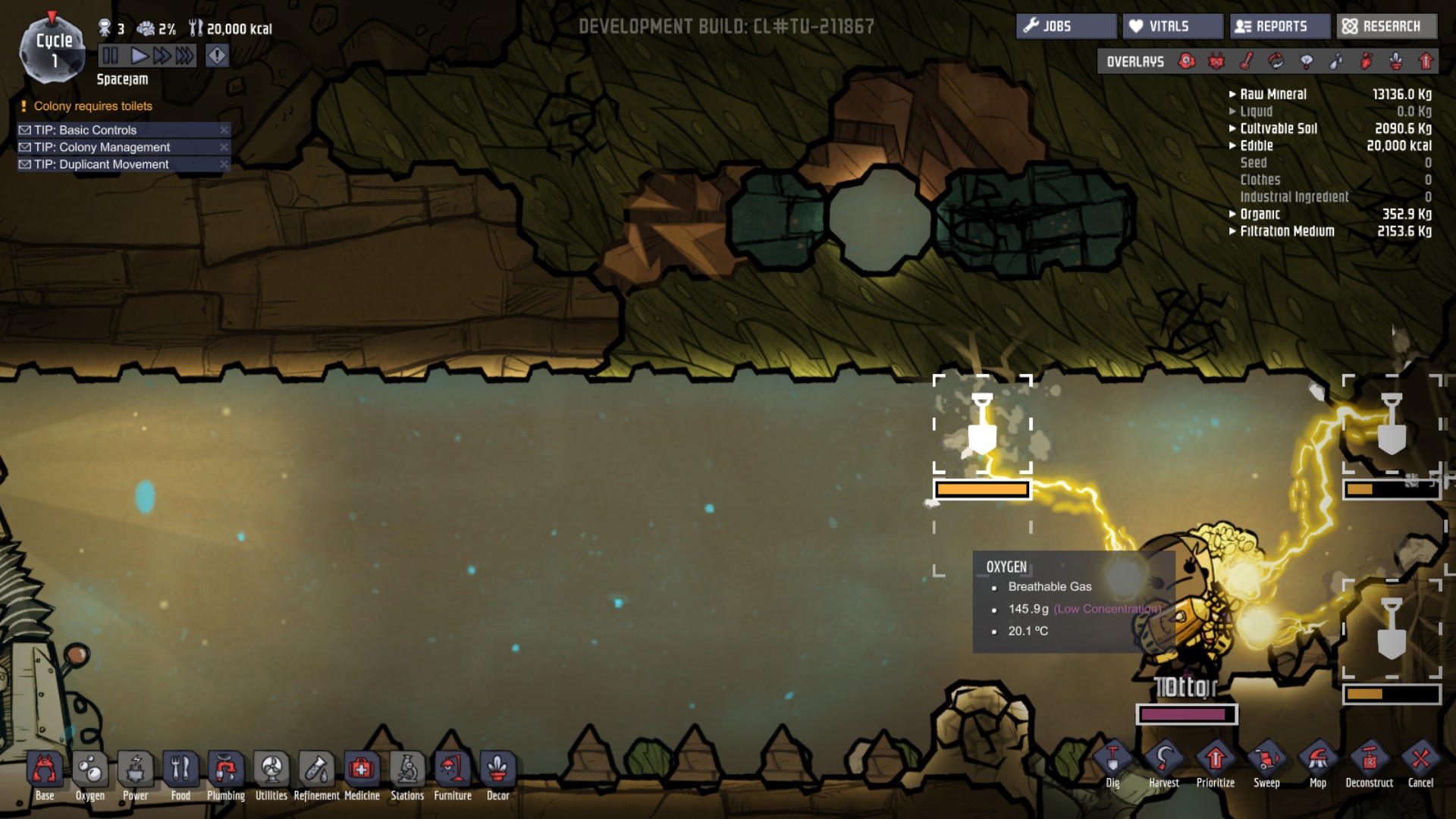1456x819 pixels.
Task: Set game speed to normal play
Action: [139, 55]
